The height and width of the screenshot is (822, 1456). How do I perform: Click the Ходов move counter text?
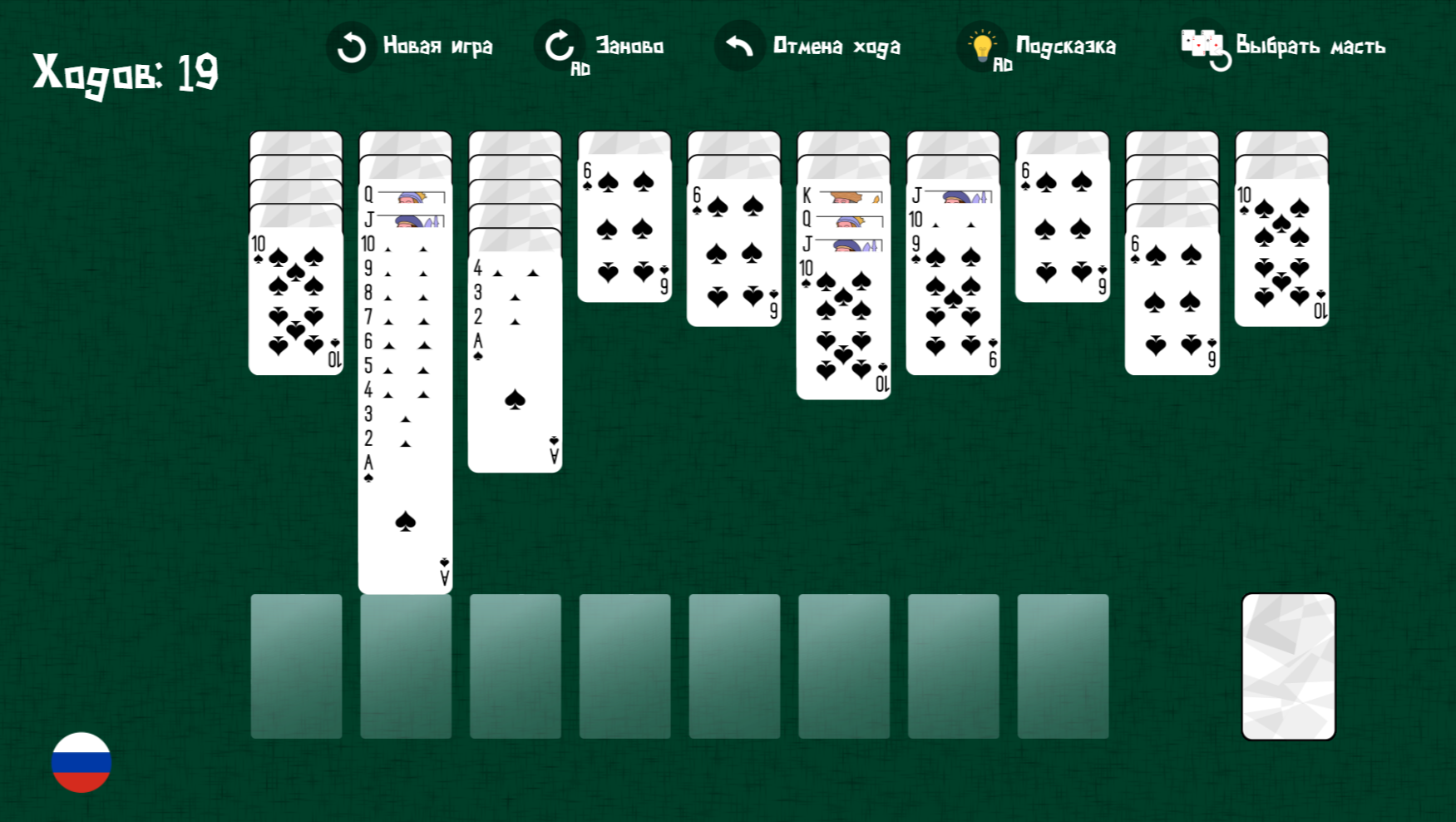click(x=123, y=73)
